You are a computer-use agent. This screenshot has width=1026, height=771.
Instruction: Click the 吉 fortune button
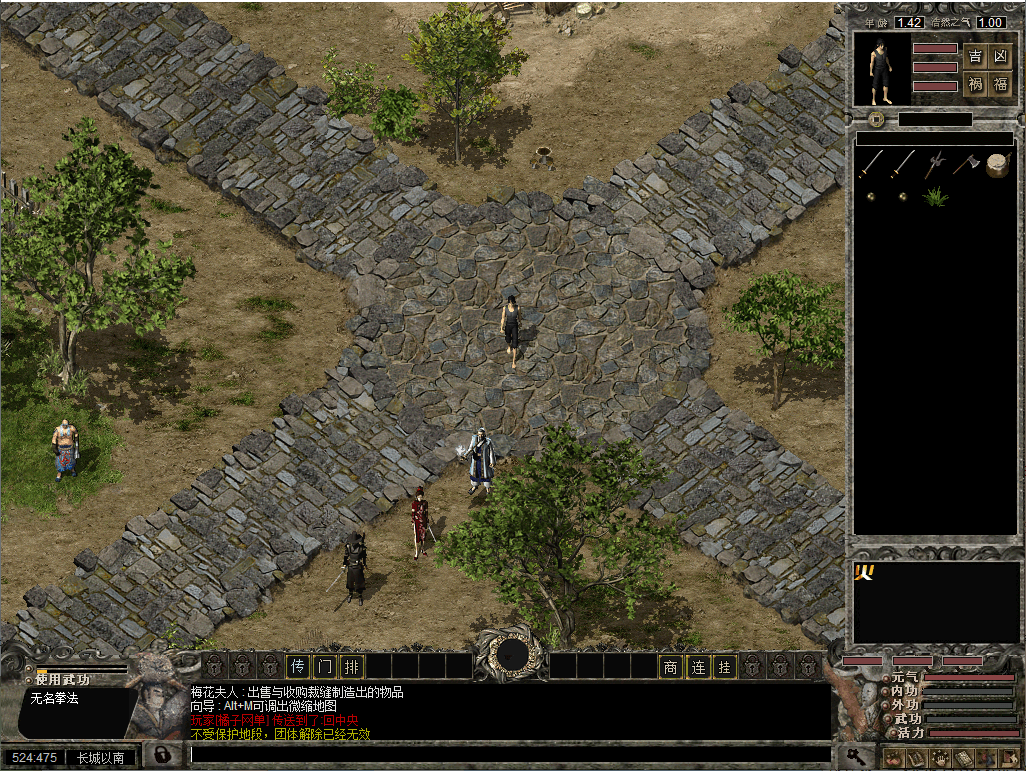point(975,56)
